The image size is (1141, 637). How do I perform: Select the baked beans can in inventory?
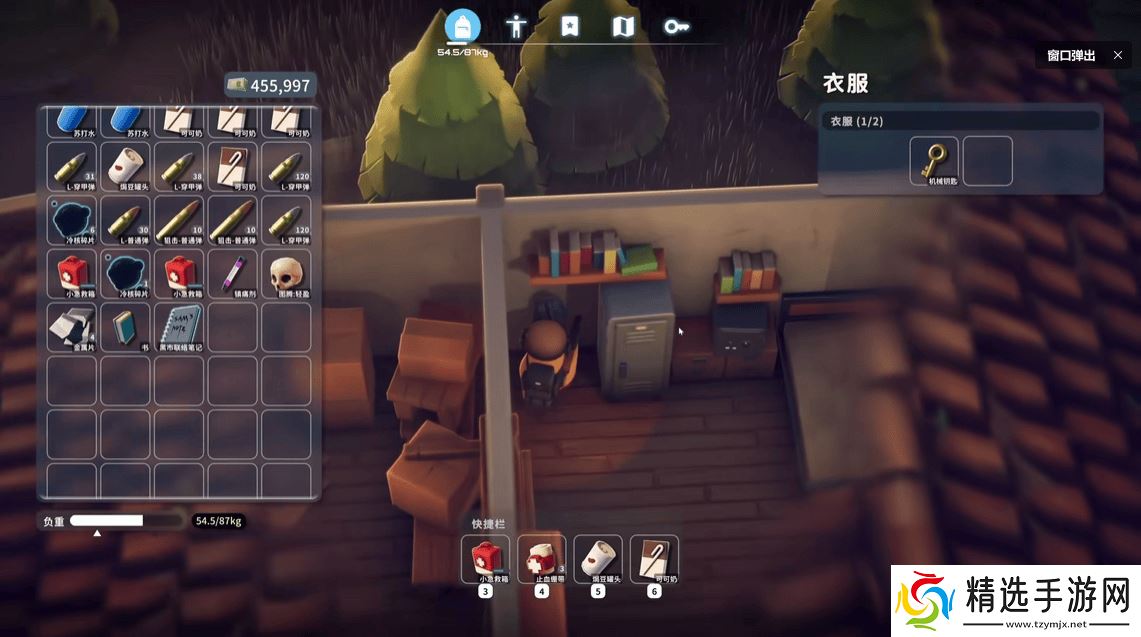tap(126, 166)
